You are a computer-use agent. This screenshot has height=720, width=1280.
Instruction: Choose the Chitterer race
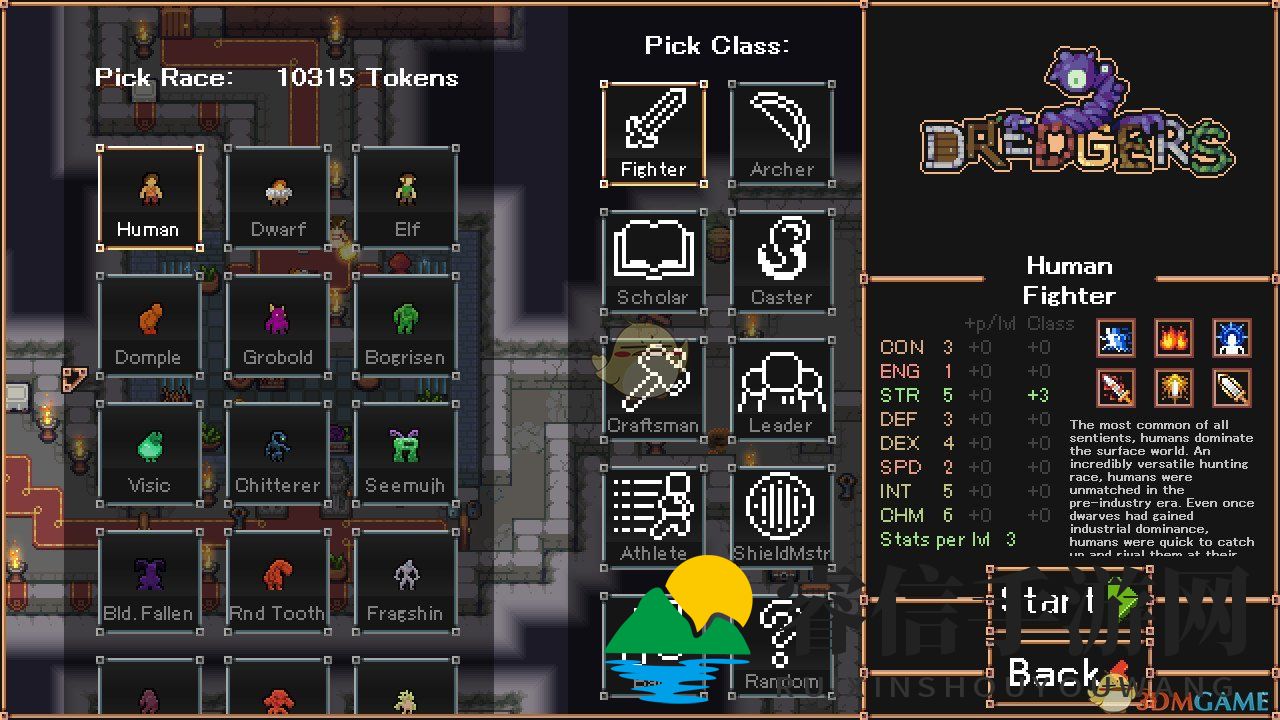click(x=277, y=453)
